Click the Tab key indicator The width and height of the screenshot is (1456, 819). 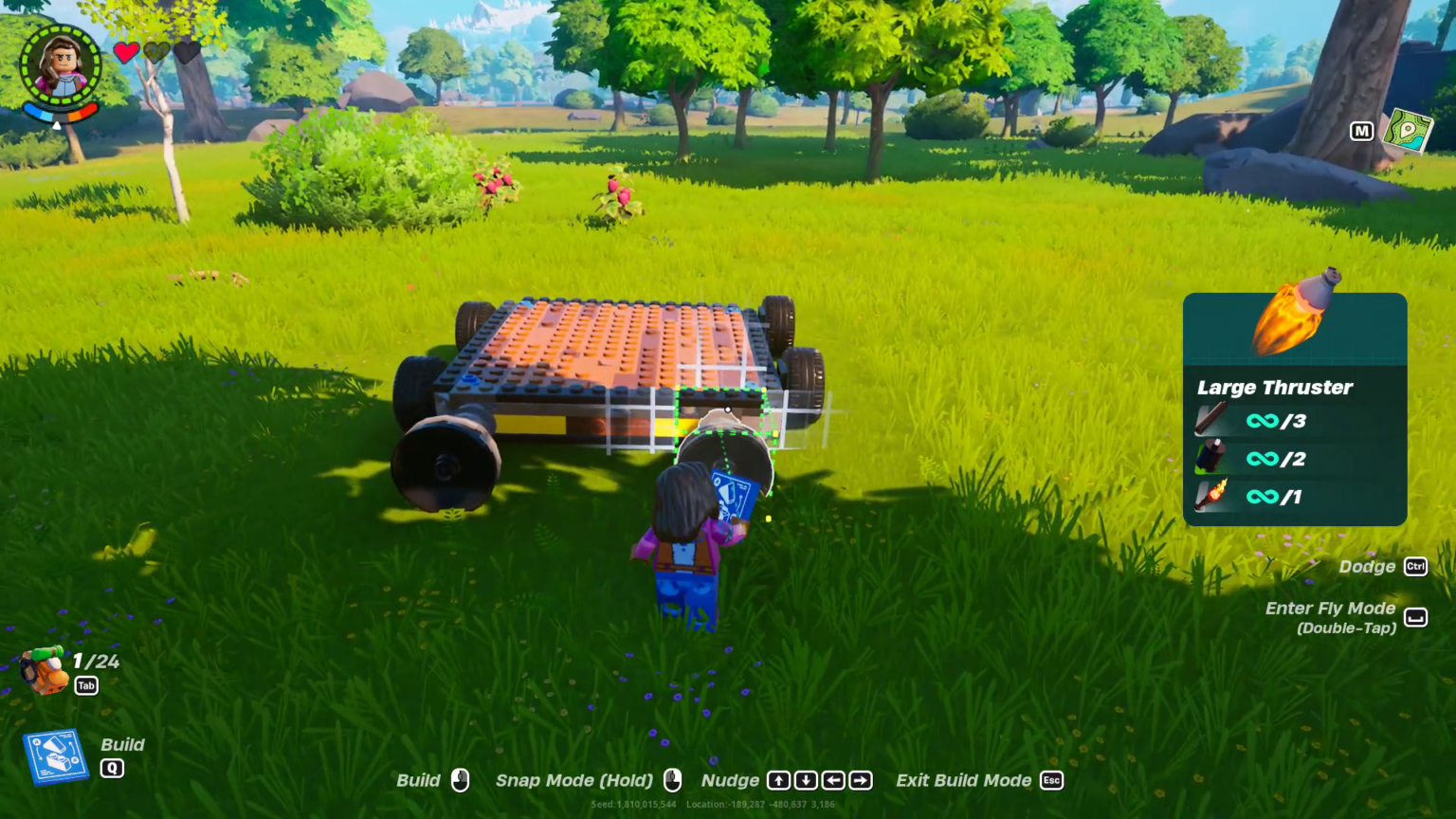[x=85, y=685]
